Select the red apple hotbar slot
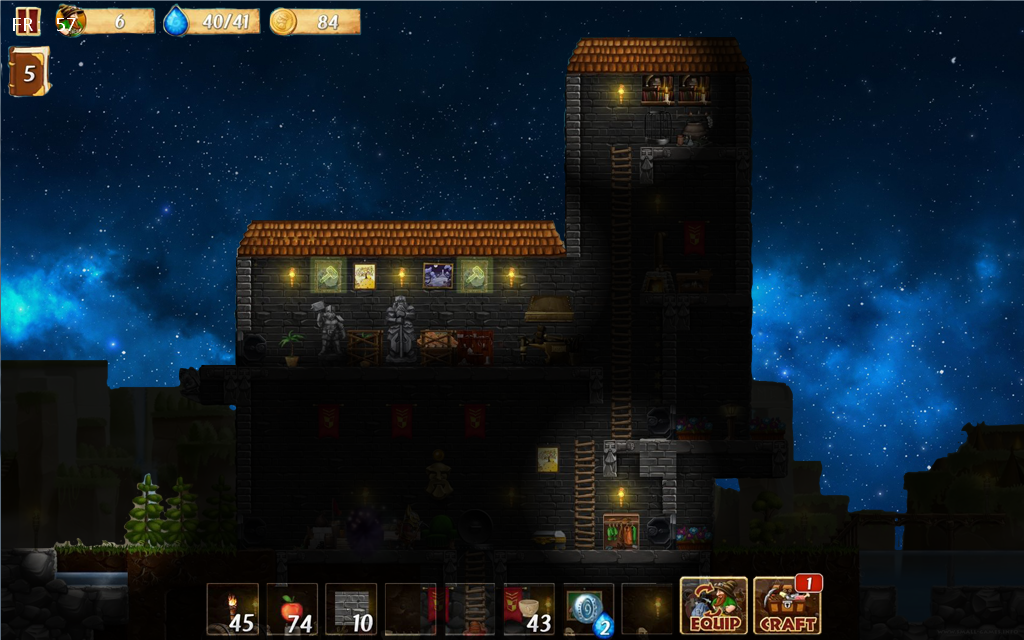The width and height of the screenshot is (1024, 640). (292, 608)
